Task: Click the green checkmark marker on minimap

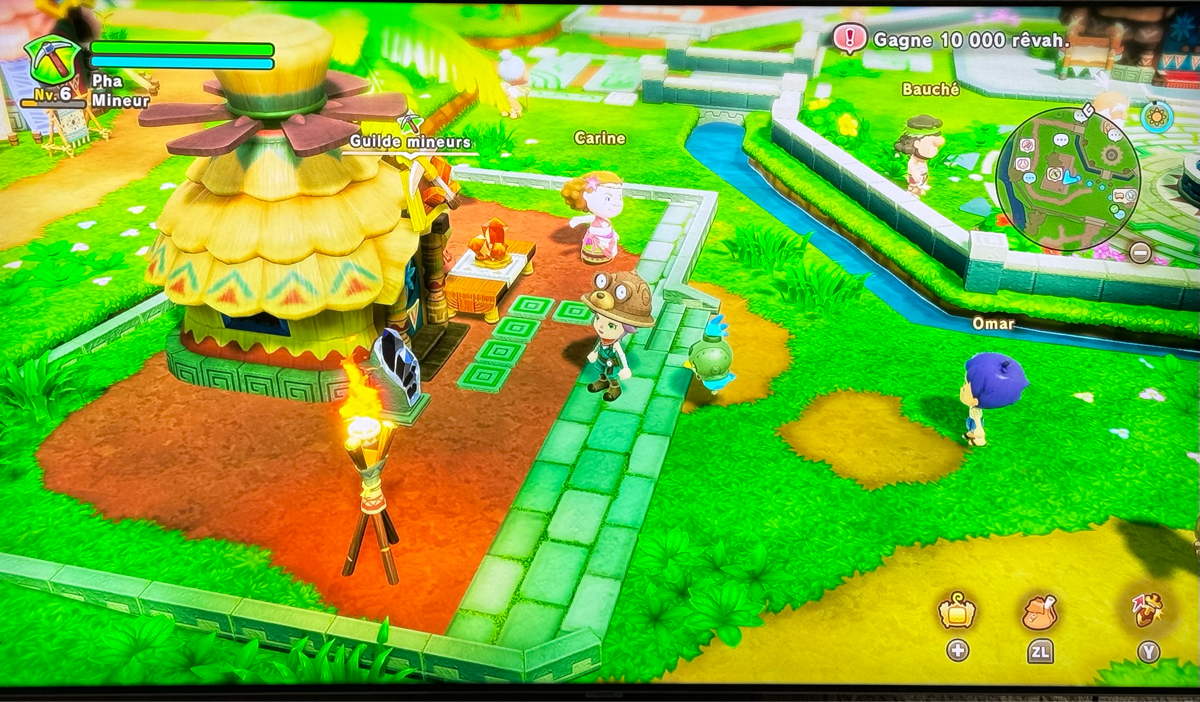Action: [1113, 208]
